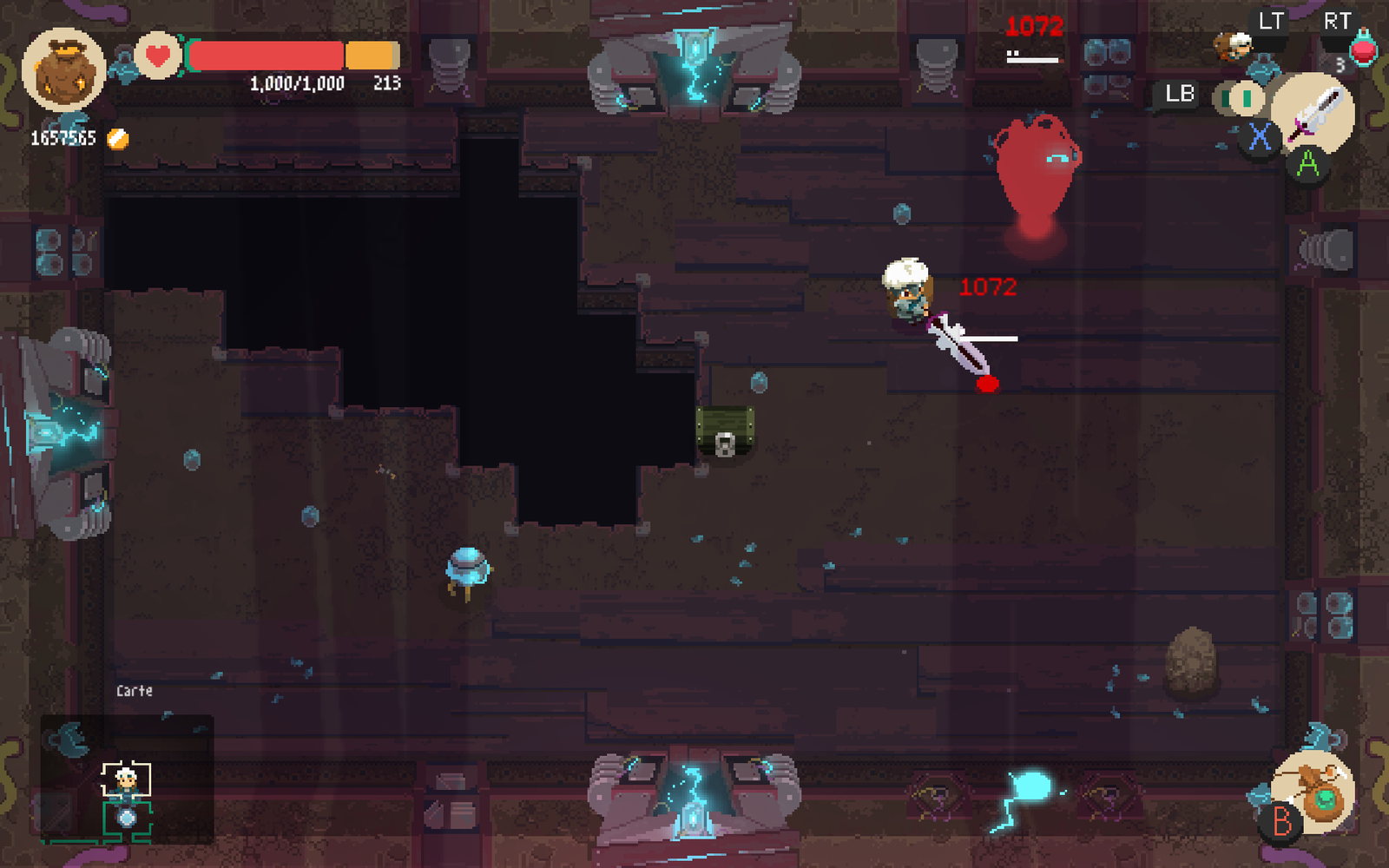Viewport: 1389px width, 868px height.
Task: Use the red health potion icon
Action: (x=1364, y=49)
